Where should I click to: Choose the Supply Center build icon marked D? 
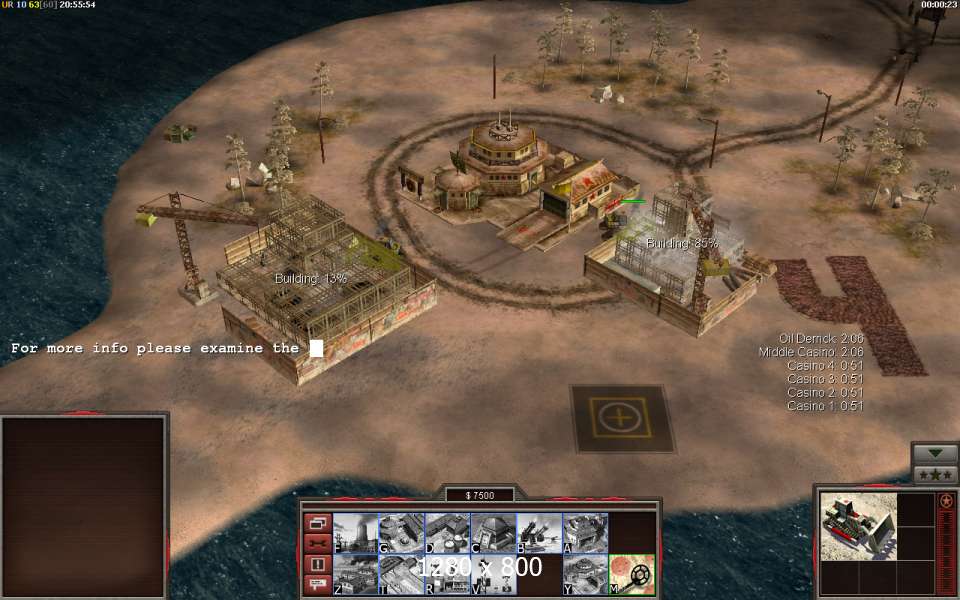pos(447,532)
